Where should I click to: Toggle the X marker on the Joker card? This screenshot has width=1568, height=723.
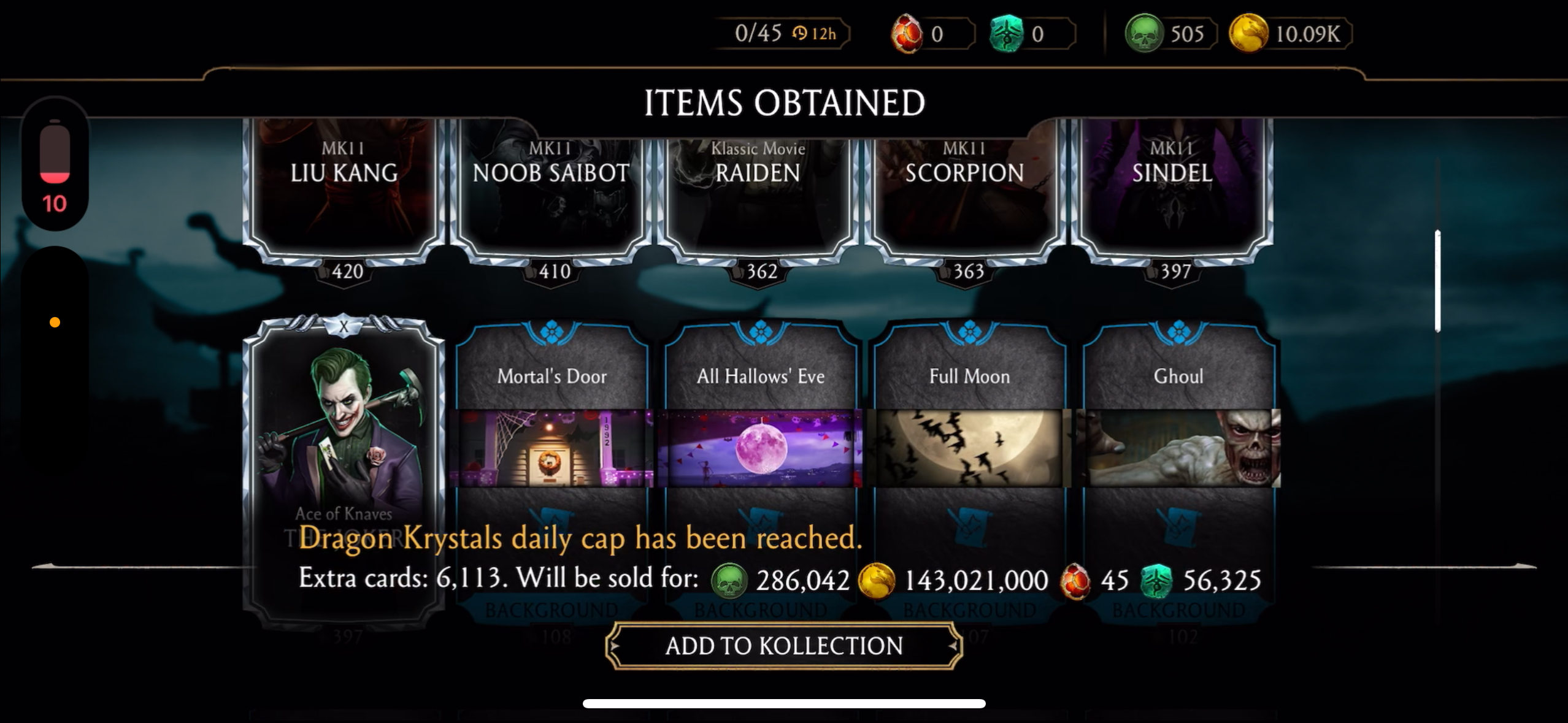coord(344,327)
